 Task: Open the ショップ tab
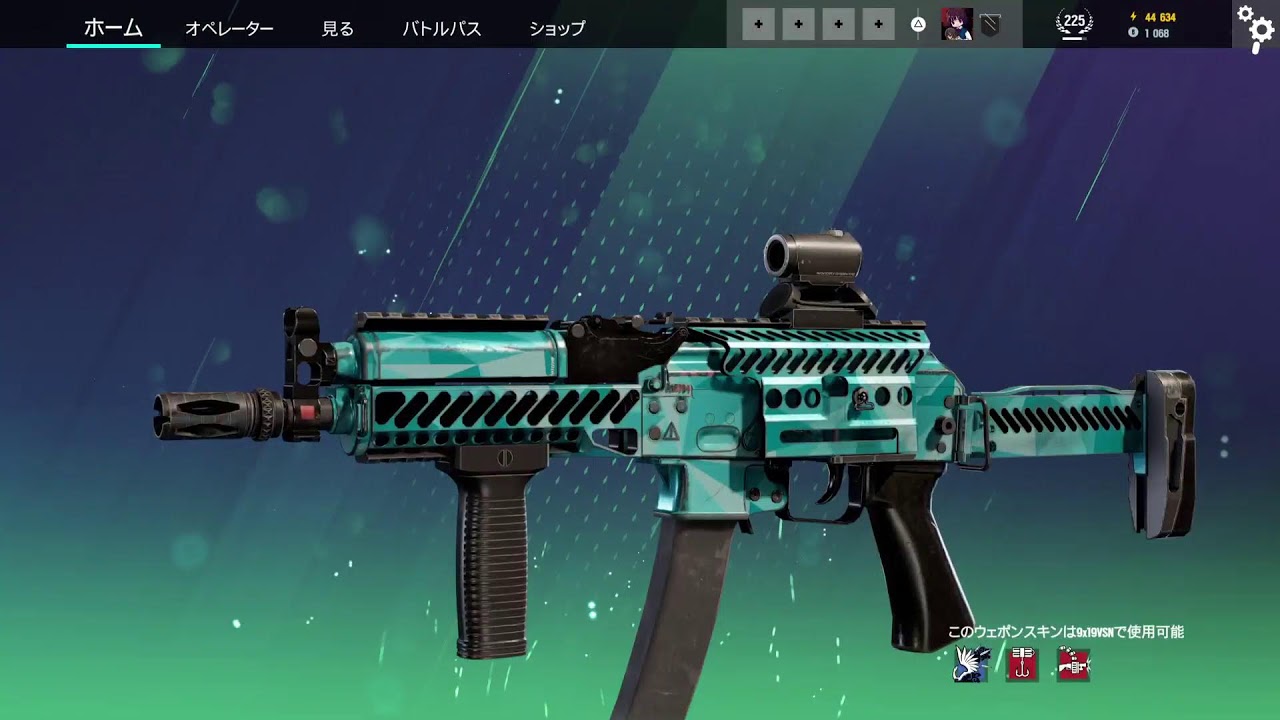[x=557, y=28]
